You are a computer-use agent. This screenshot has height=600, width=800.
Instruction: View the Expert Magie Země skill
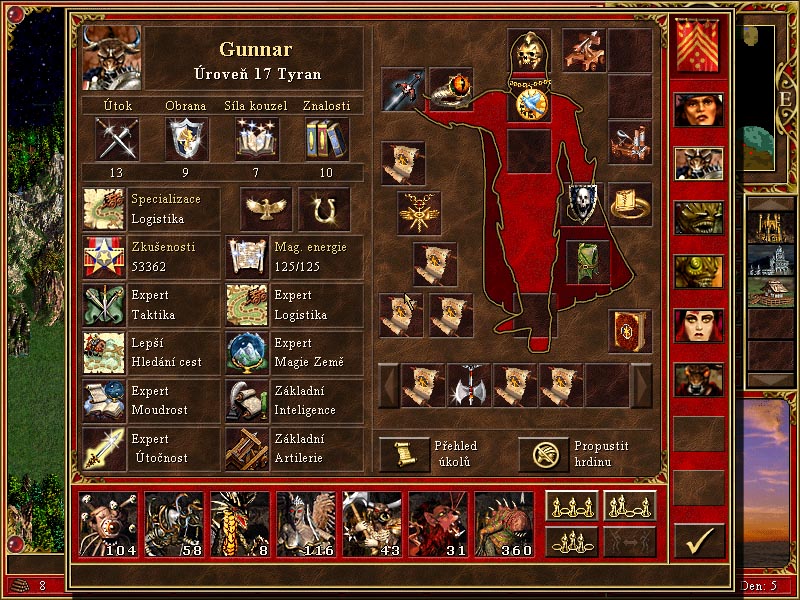[x=246, y=352]
